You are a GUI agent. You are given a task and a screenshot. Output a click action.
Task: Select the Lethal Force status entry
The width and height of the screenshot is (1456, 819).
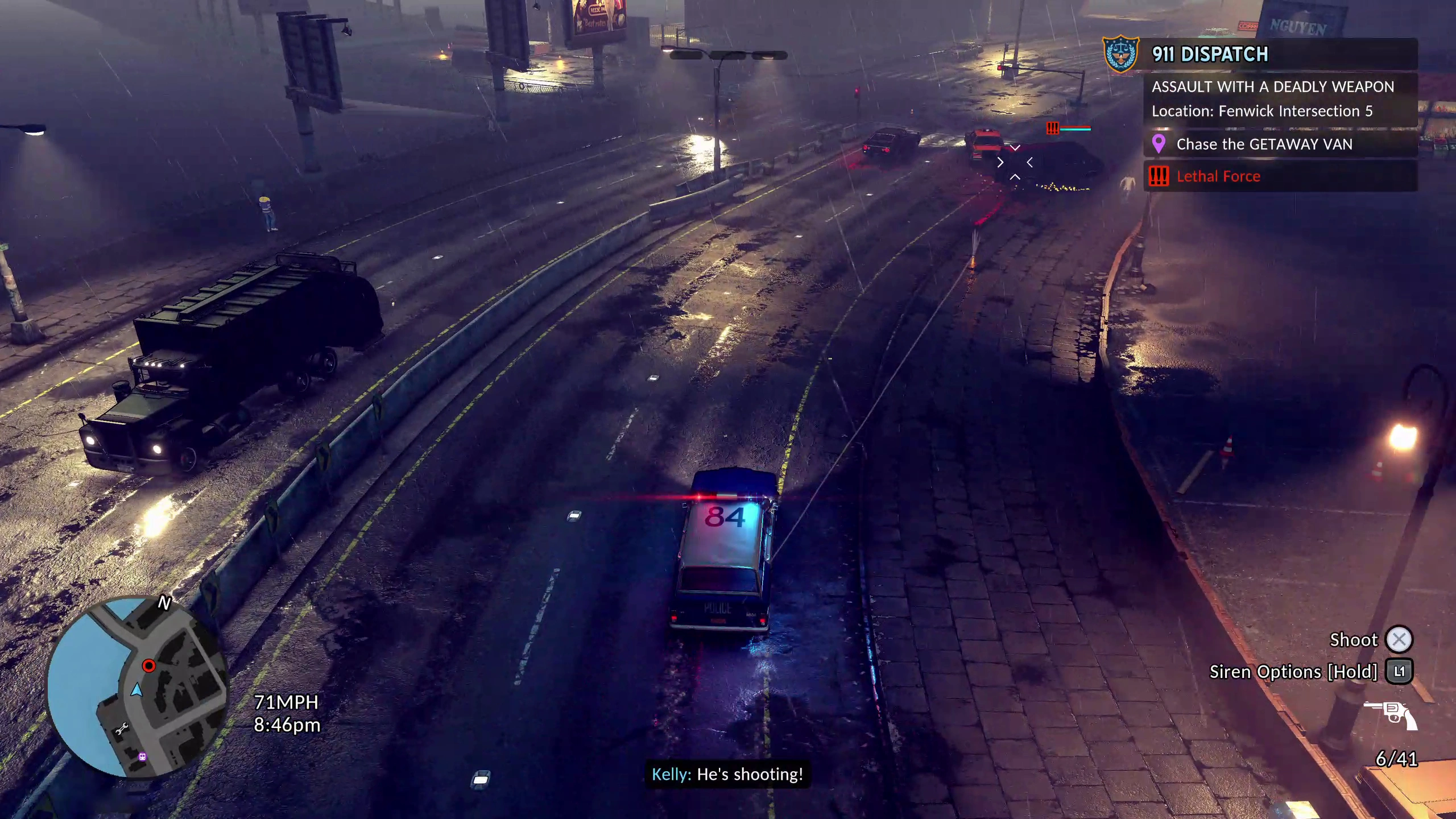[x=1218, y=176]
